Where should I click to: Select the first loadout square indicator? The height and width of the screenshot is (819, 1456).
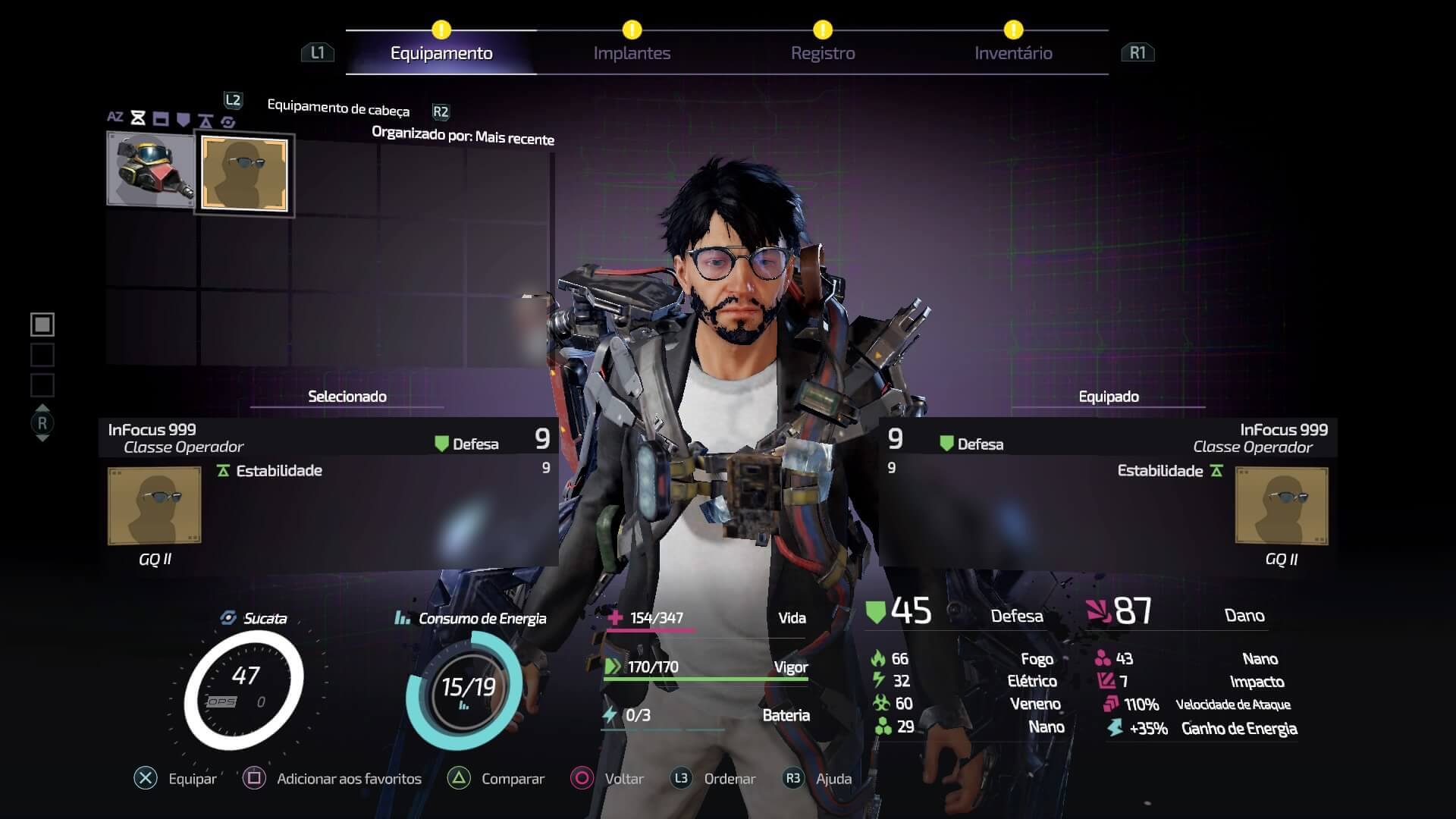(42, 325)
